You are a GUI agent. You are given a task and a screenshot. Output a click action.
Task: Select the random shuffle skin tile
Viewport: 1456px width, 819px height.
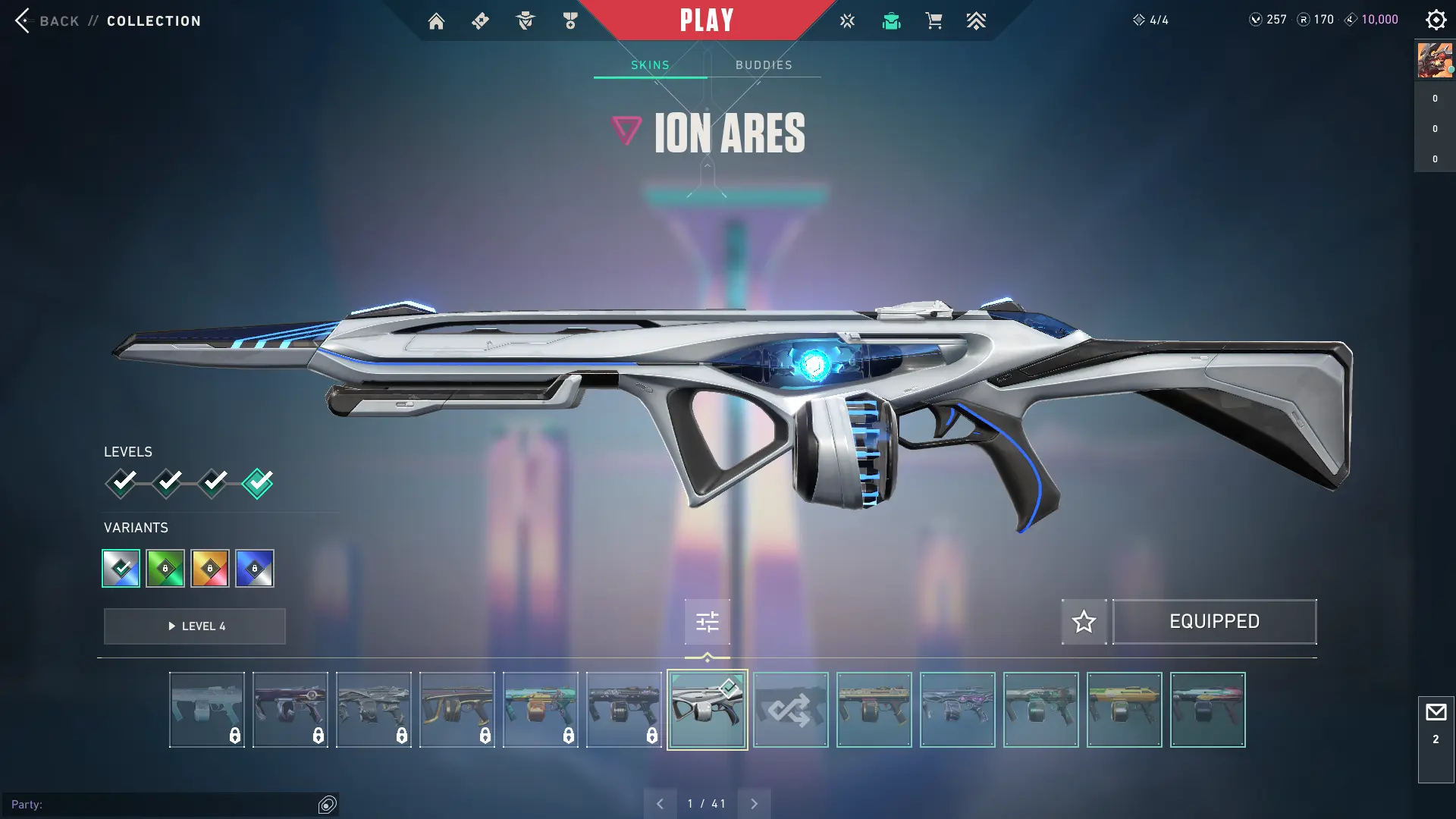click(x=790, y=710)
